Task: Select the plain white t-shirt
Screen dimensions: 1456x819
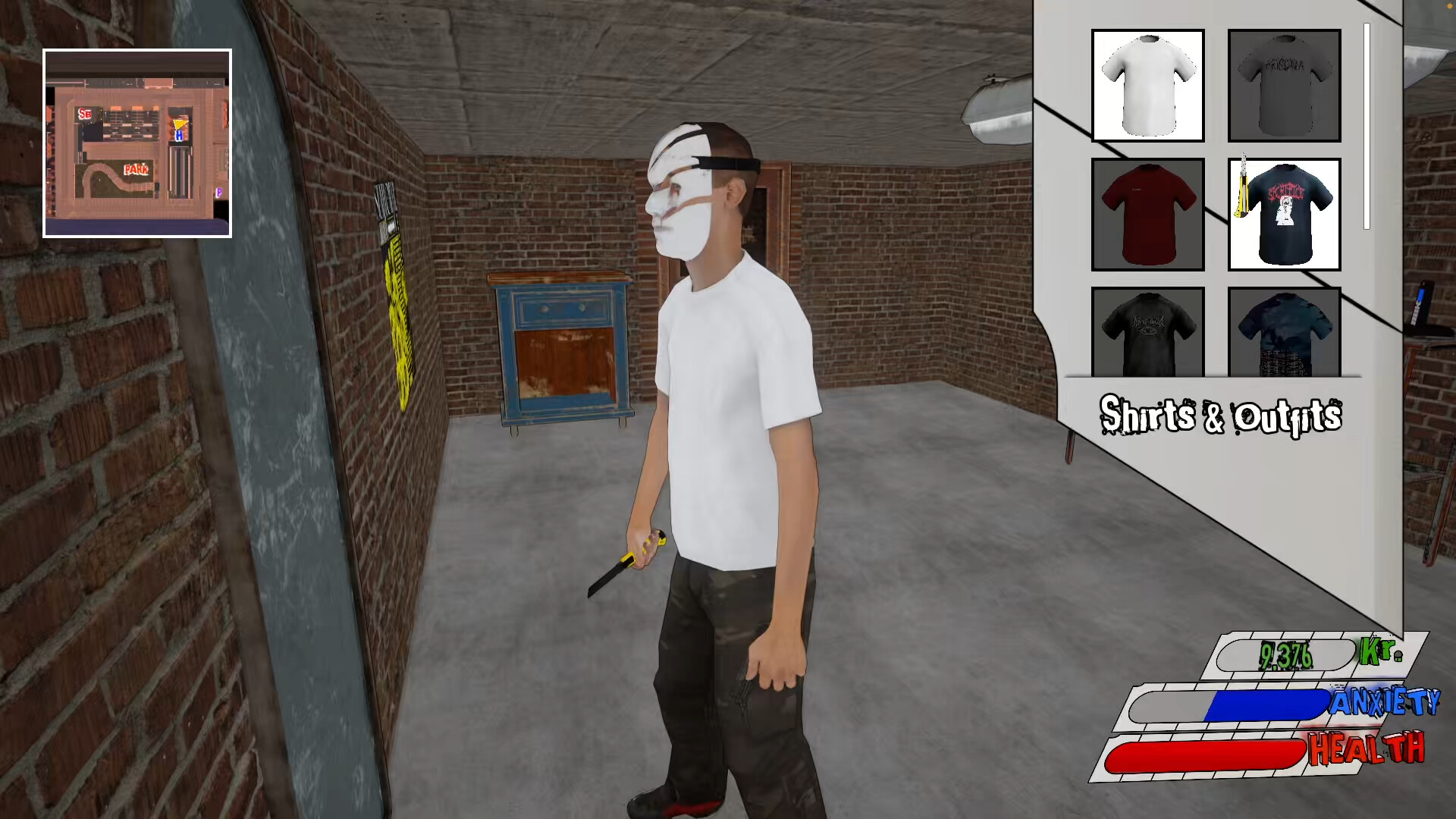Action: click(1147, 85)
